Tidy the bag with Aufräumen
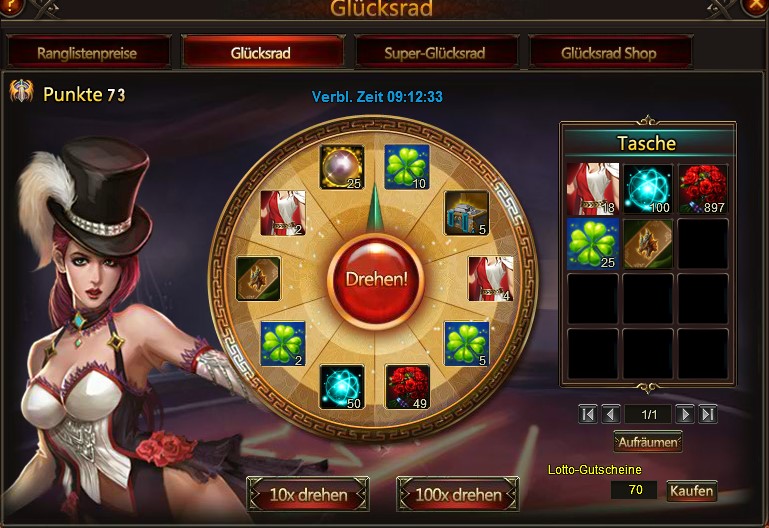769x528 pixels. (648, 441)
